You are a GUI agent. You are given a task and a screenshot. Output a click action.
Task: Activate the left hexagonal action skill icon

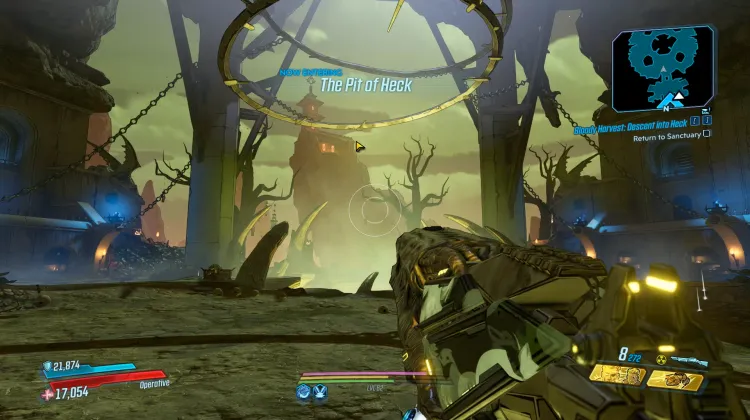click(303, 392)
